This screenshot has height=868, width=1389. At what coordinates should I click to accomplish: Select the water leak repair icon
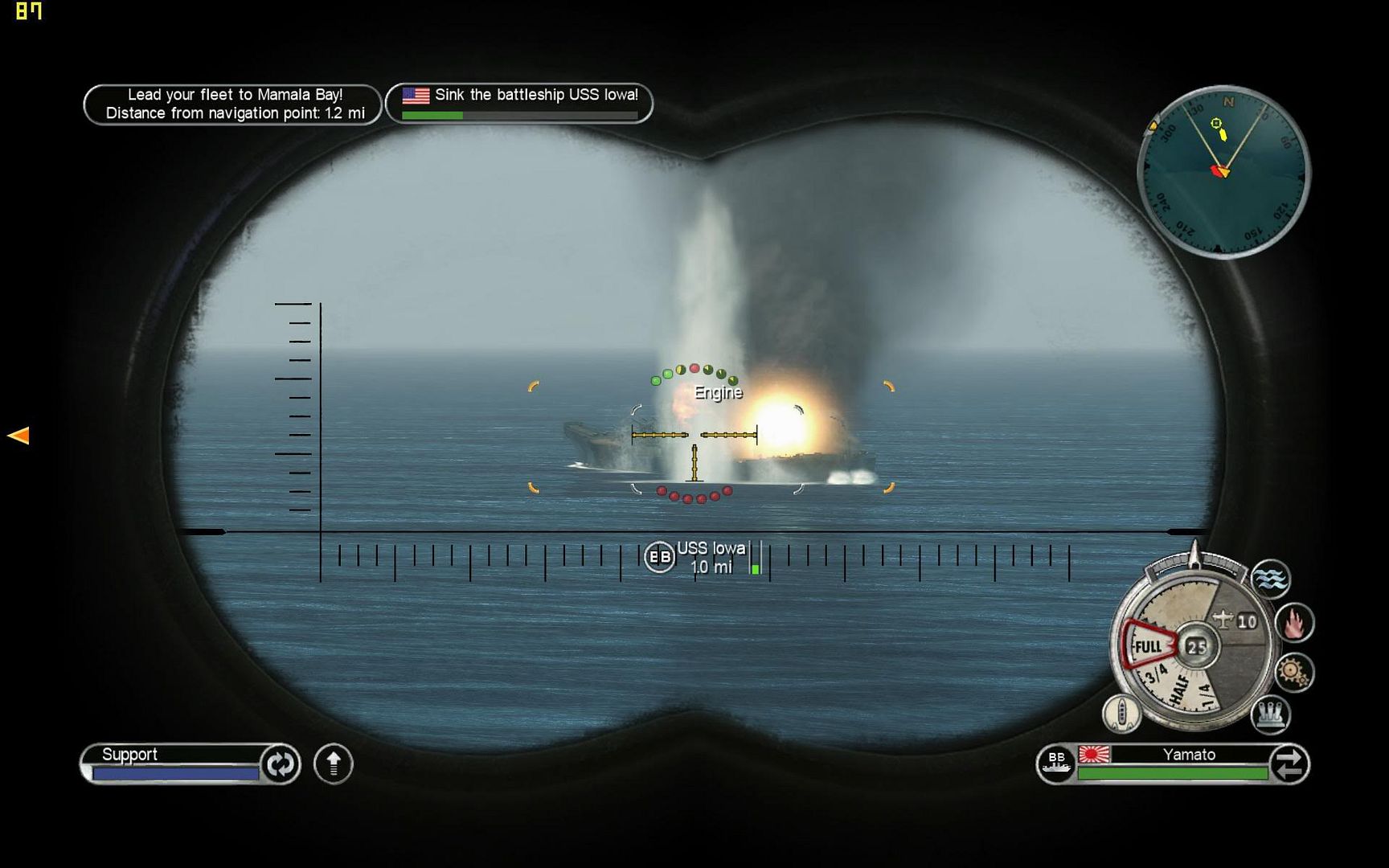[x=1271, y=579]
